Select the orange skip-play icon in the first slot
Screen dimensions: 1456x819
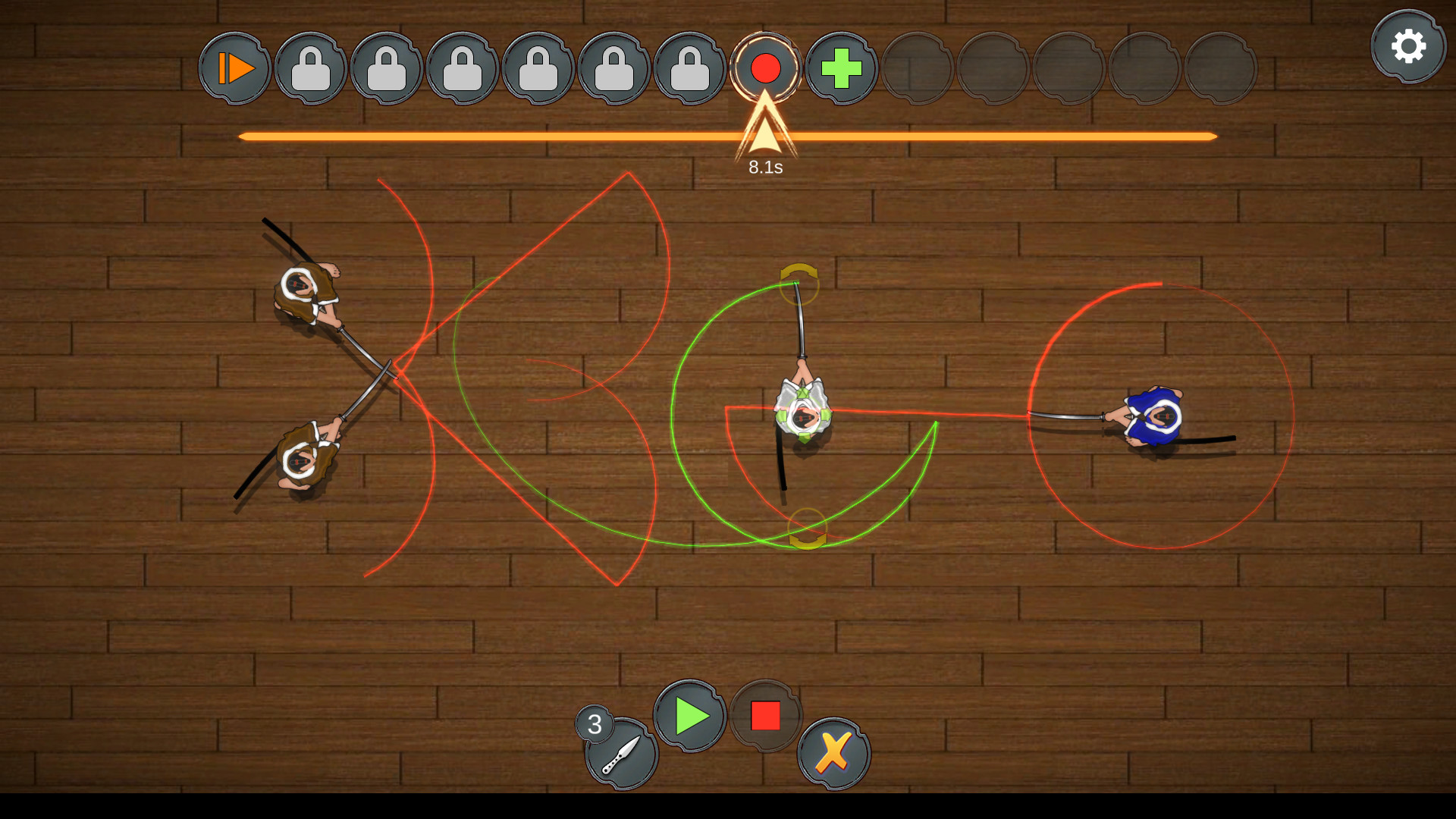tap(234, 67)
